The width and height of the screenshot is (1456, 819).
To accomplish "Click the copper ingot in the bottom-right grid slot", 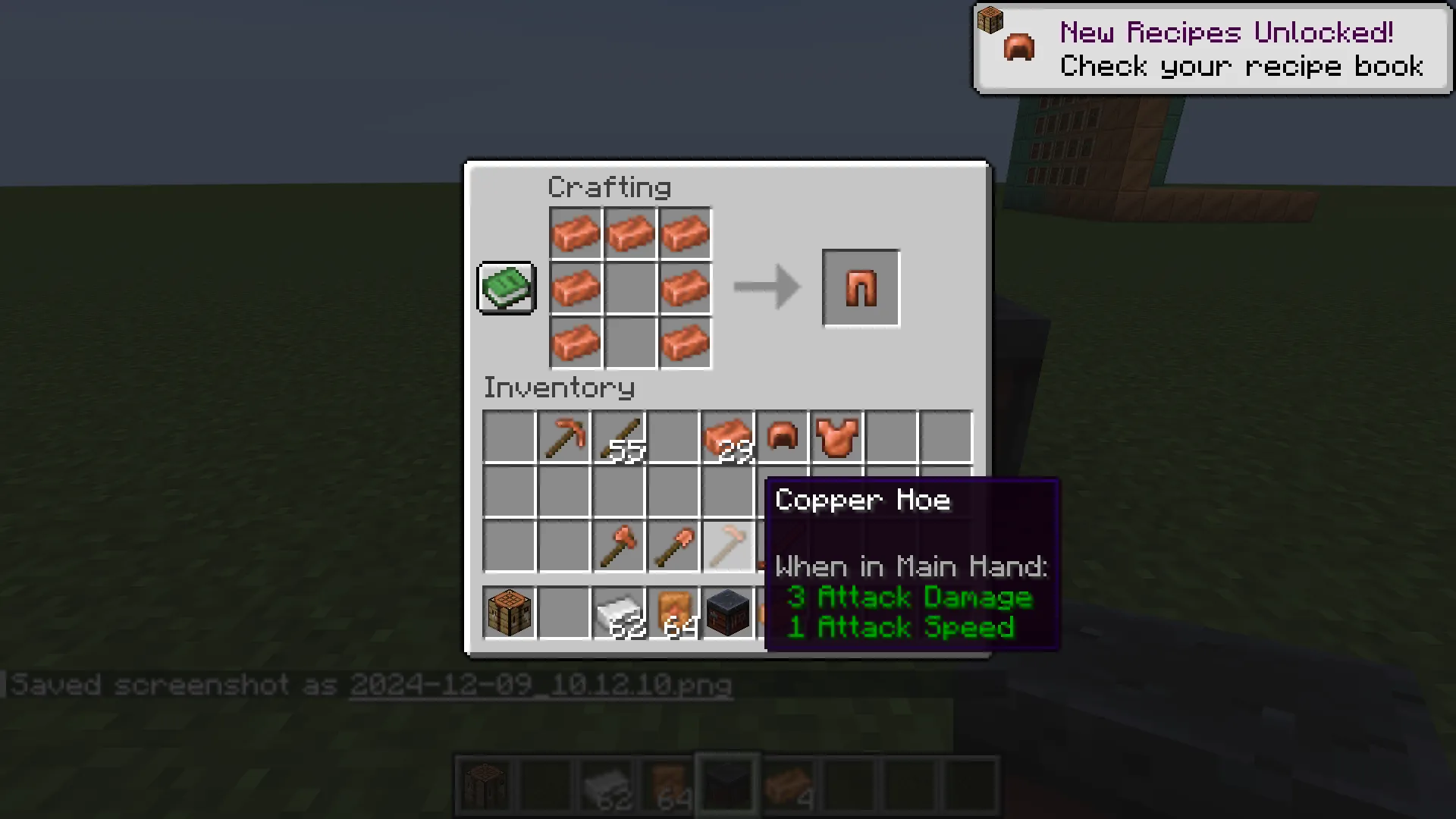I will click(685, 342).
